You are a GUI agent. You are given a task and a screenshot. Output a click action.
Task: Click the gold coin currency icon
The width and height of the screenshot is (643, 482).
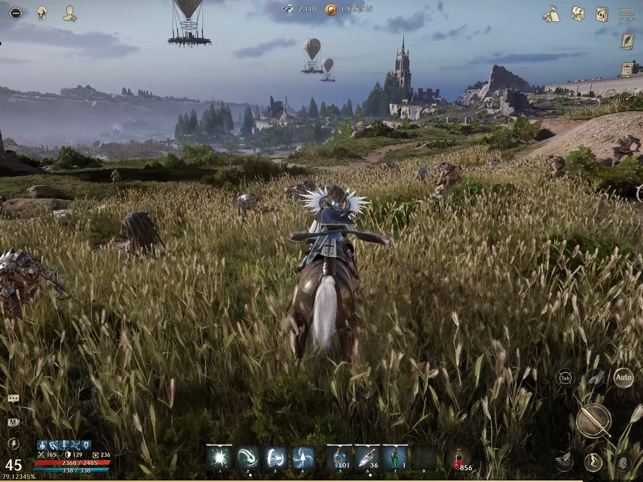pyautogui.click(x=331, y=9)
